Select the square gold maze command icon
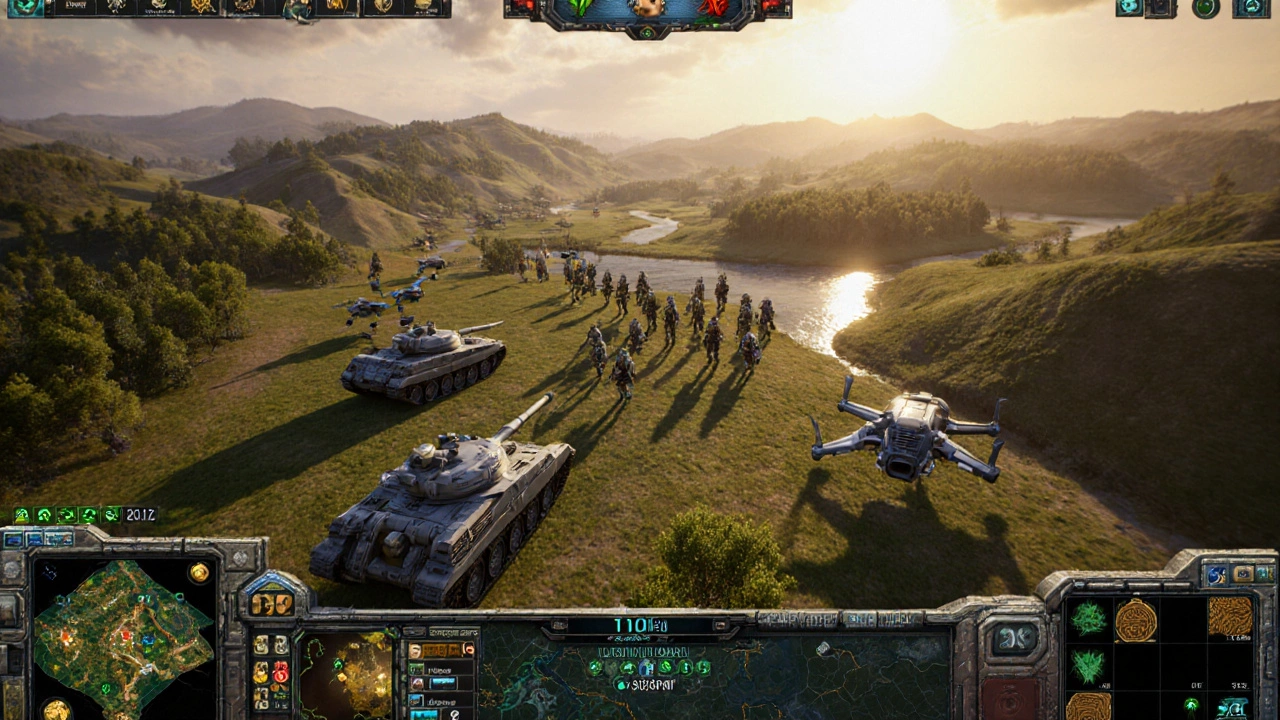Image resolution: width=1280 pixels, height=720 pixels. pyautogui.click(x=1230, y=616)
